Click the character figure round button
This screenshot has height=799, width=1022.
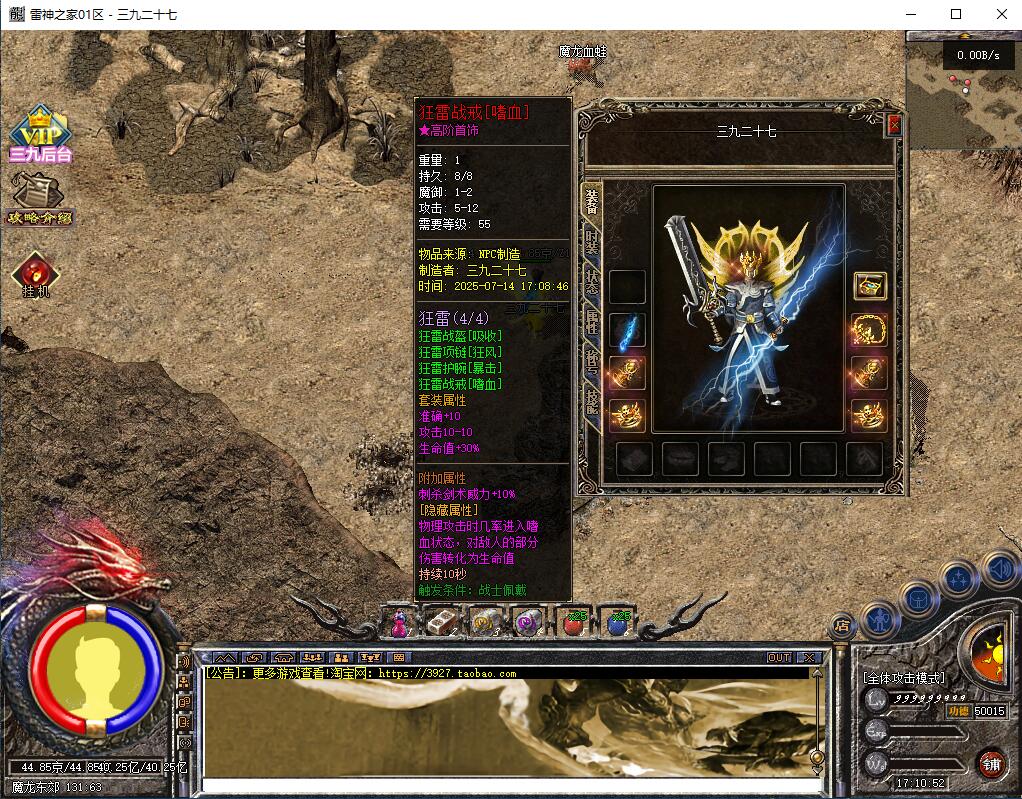point(878,619)
